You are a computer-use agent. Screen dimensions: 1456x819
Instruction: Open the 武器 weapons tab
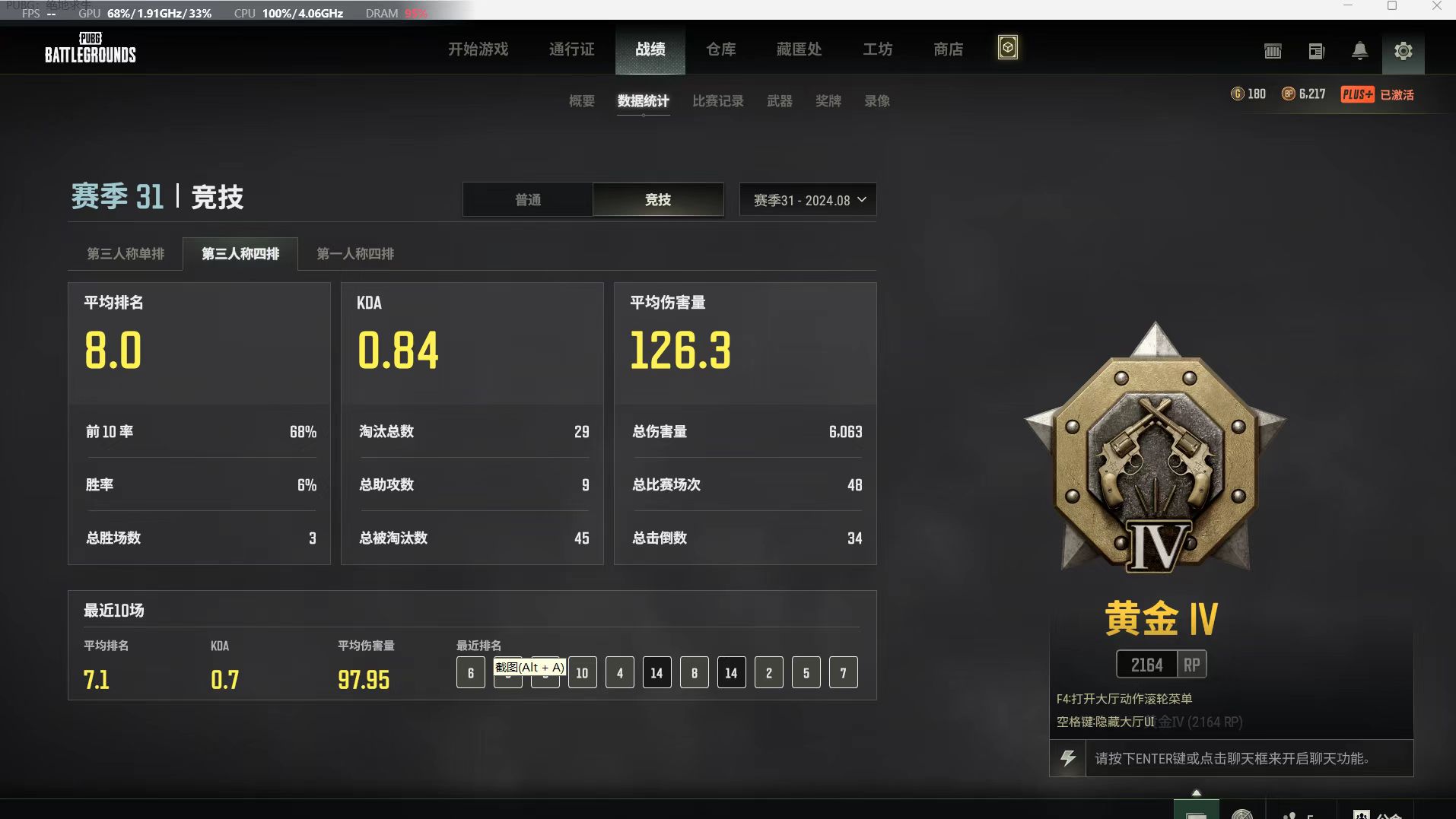pos(779,101)
